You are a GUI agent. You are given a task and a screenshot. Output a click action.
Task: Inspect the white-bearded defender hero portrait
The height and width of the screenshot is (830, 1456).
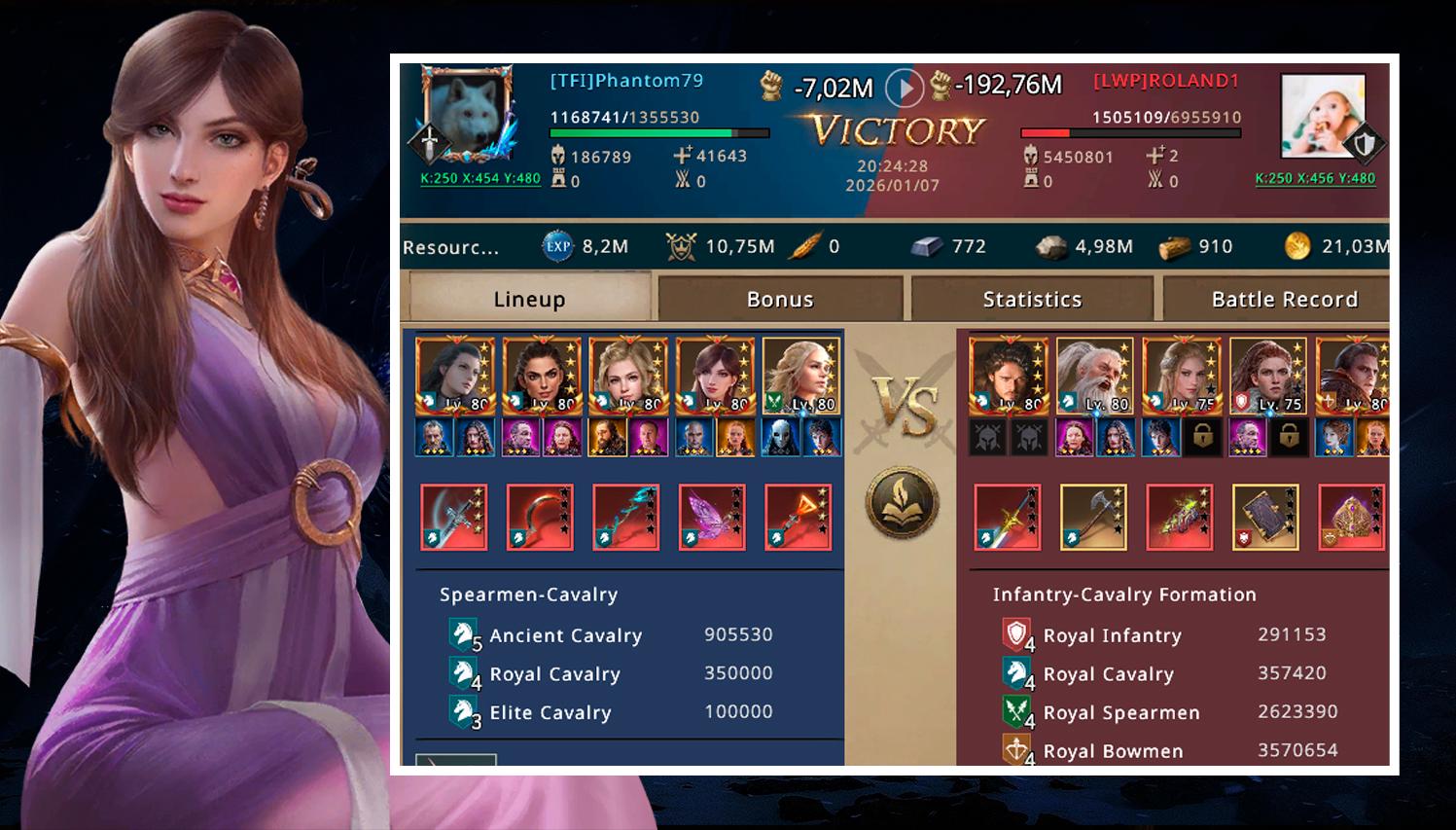(x=1094, y=377)
